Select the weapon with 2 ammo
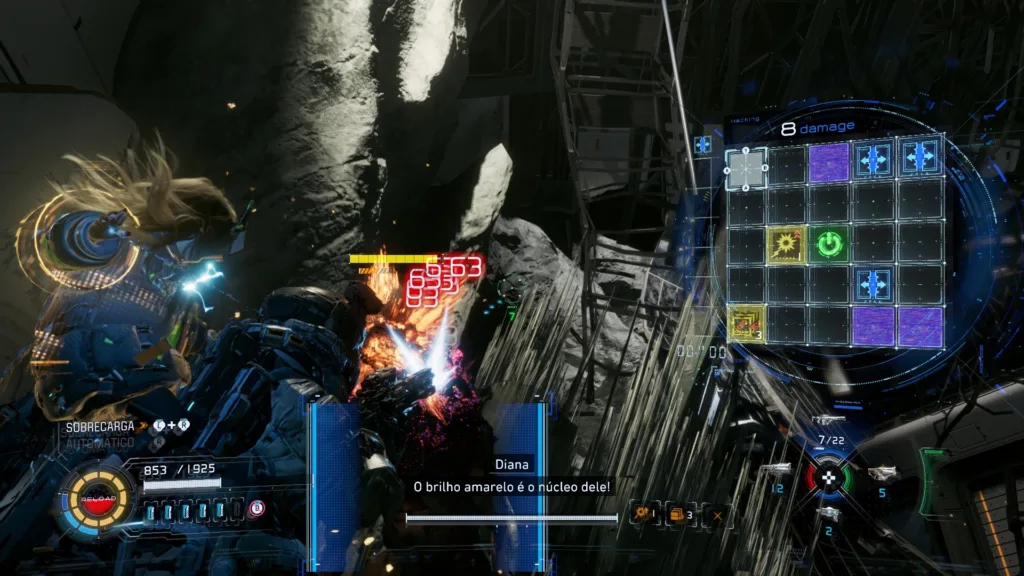Screen dimensions: 1024x576 click(x=829, y=514)
